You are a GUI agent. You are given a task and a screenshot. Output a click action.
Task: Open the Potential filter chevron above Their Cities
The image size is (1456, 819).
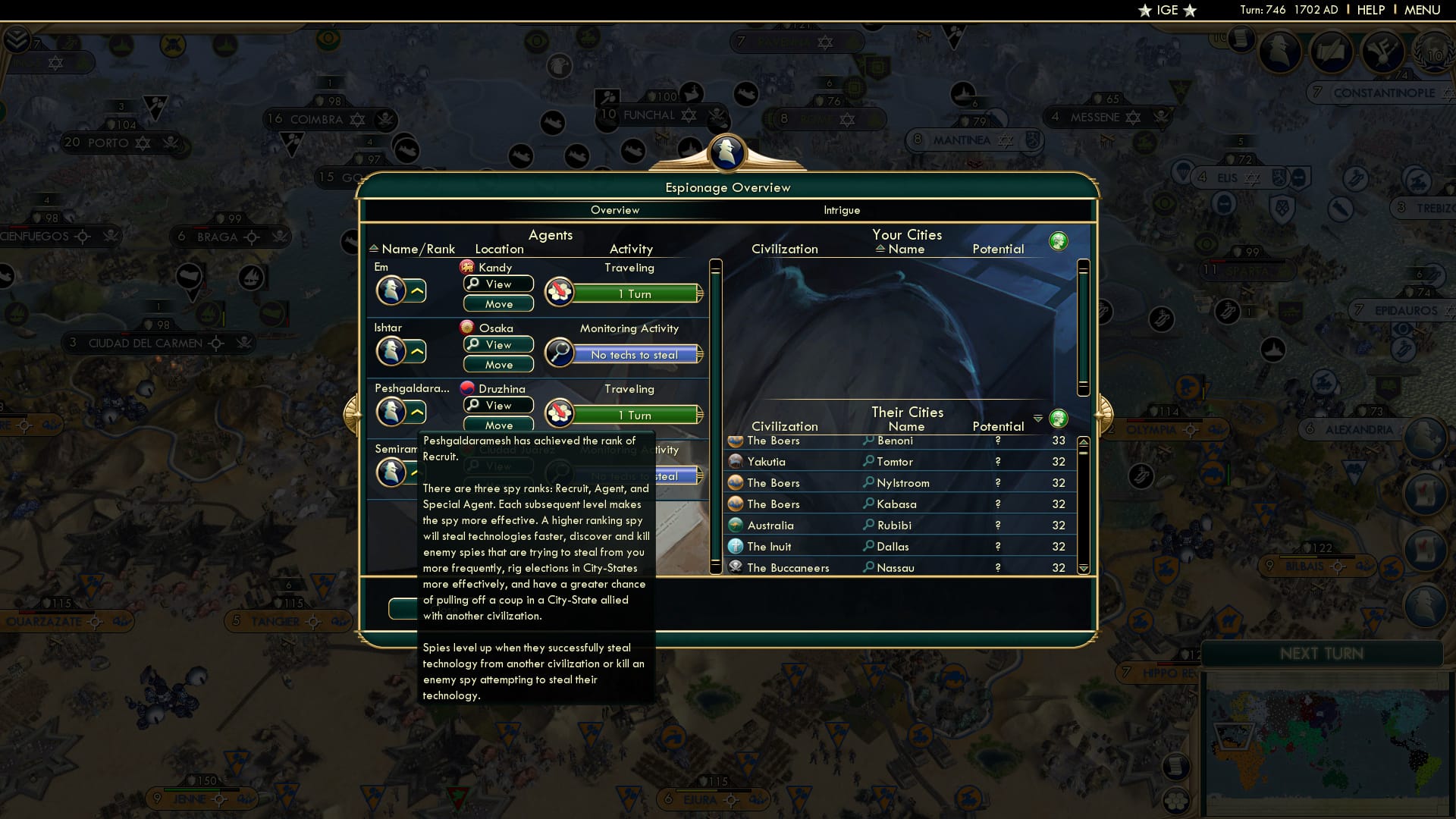[x=1038, y=418]
